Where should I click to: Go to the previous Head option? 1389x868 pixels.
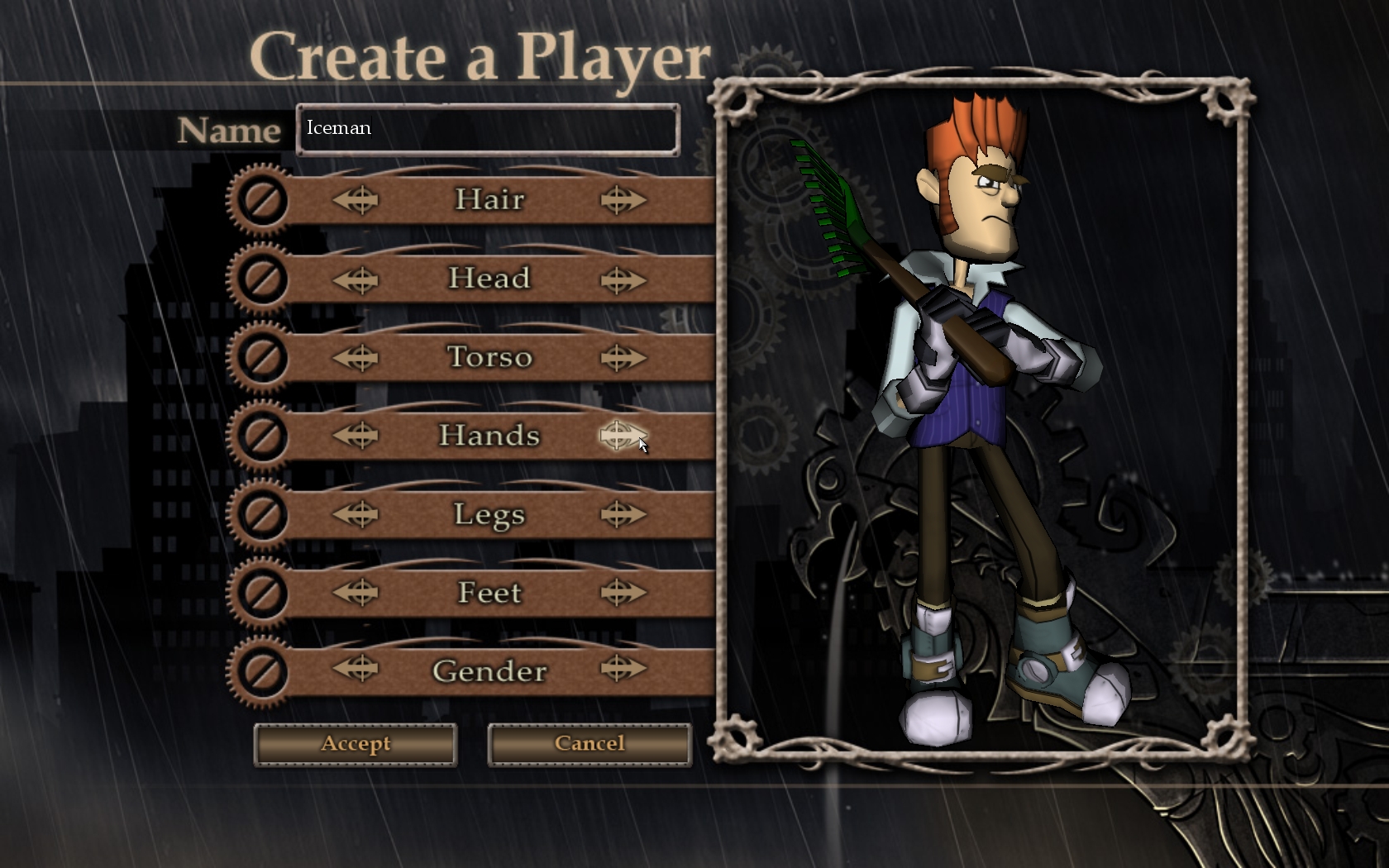point(356,279)
